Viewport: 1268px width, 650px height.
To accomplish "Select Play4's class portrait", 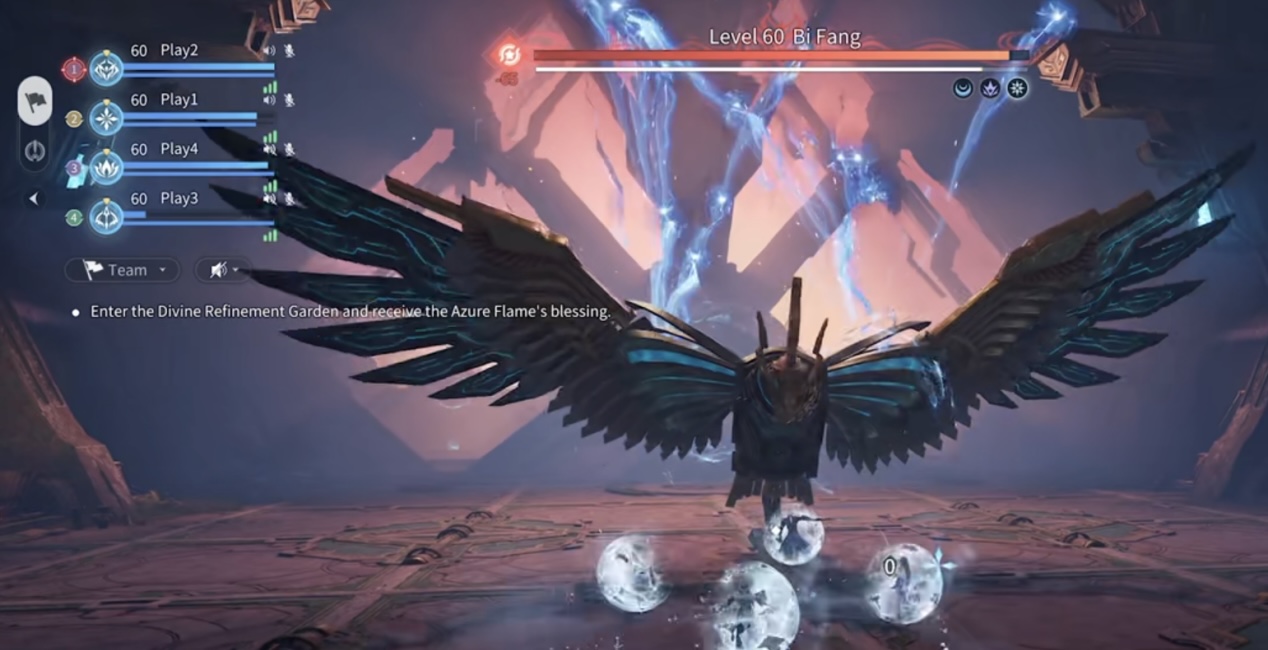I will (107, 167).
